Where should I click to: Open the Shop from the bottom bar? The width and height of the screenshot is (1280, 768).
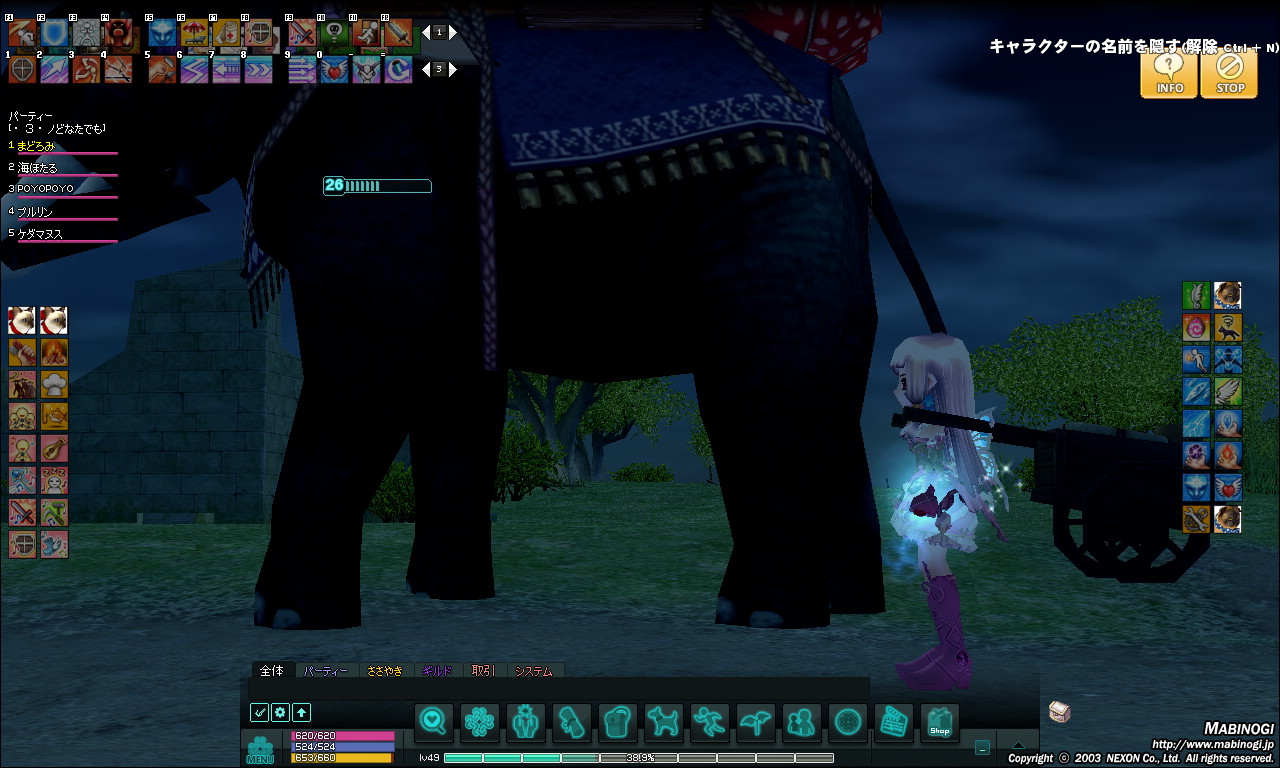click(939, 721)
